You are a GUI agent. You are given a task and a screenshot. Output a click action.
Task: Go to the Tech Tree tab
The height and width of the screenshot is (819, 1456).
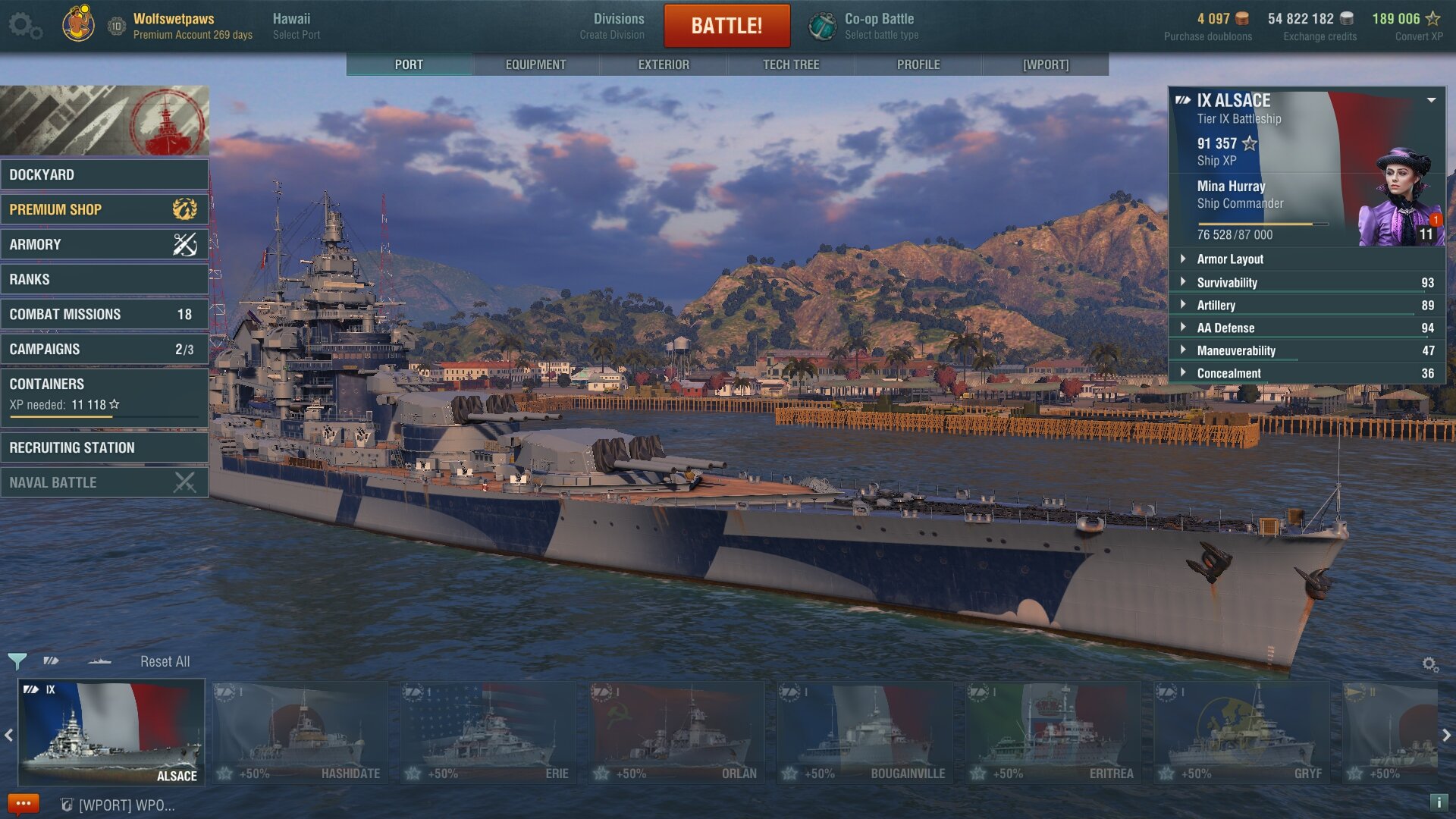tap(791, 64)
